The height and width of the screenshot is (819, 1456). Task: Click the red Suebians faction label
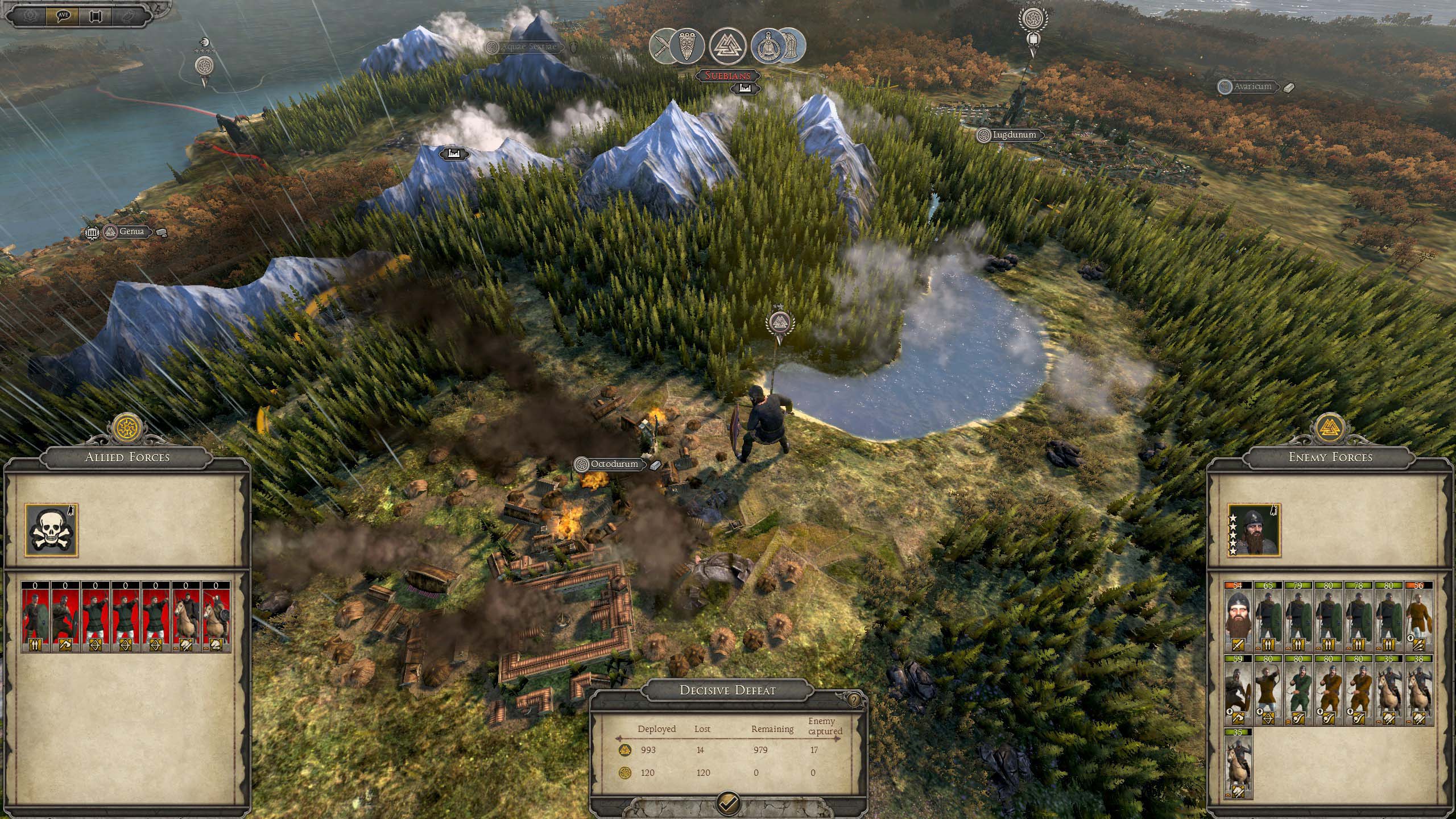(727, 76)
